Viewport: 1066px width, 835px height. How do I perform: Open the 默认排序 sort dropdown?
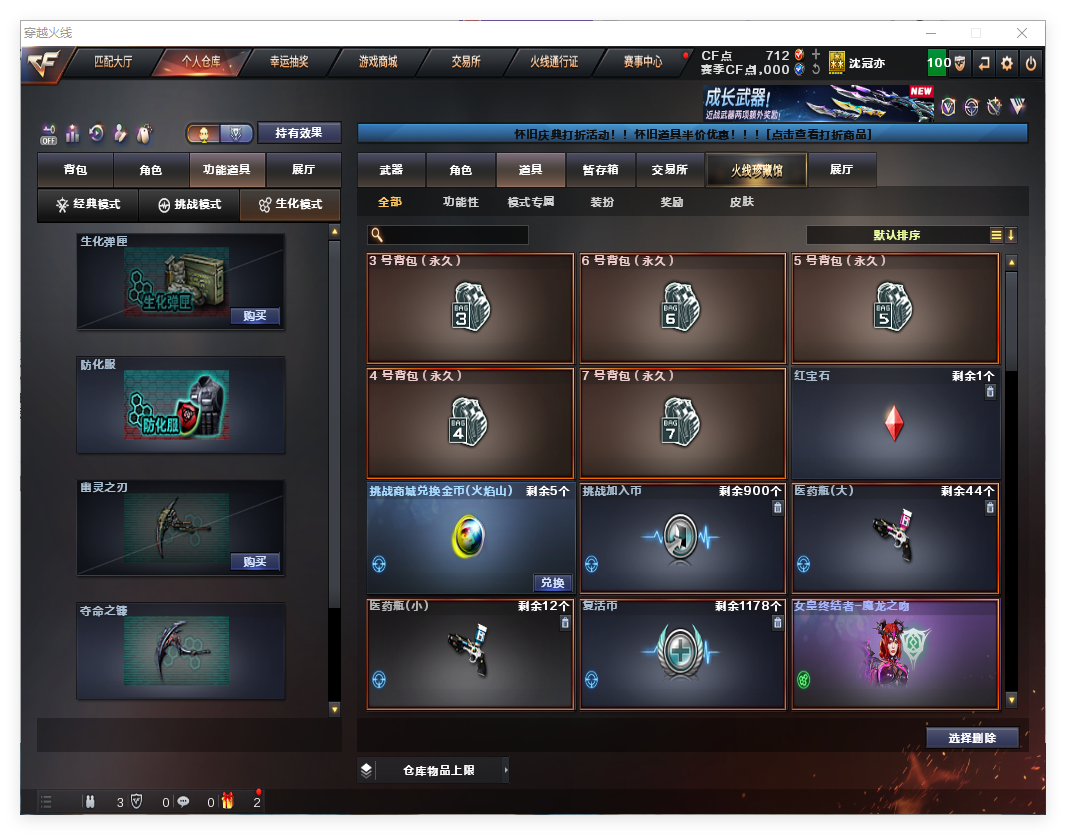click(x=897, y=236)
